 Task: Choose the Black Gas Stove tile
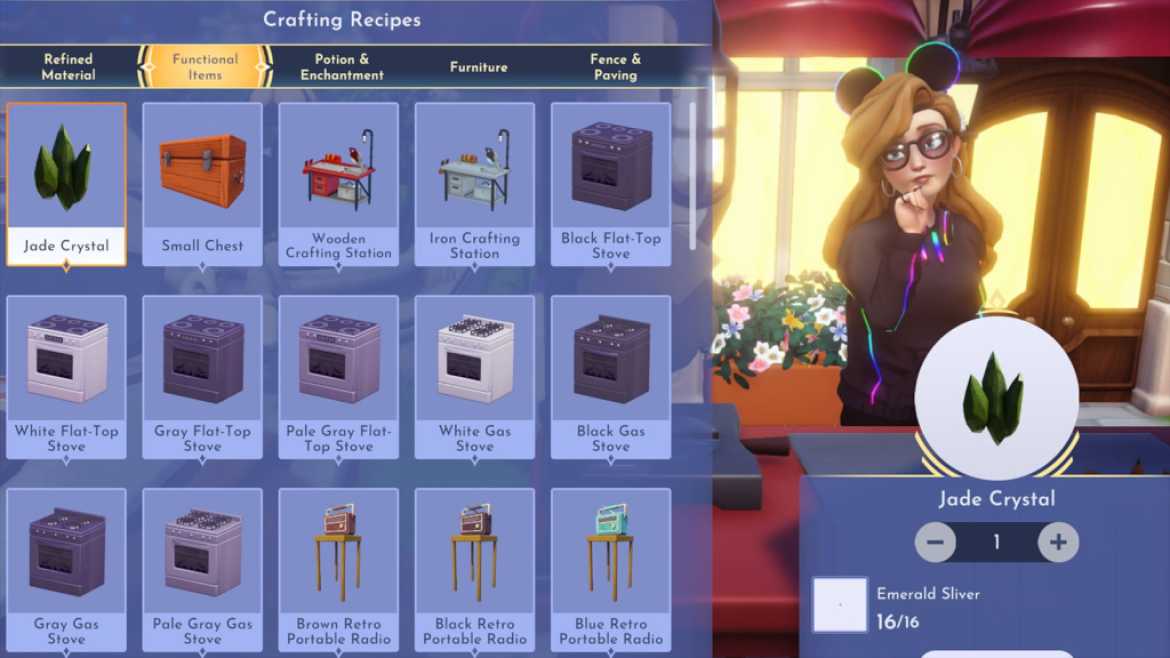coord(611,376)
